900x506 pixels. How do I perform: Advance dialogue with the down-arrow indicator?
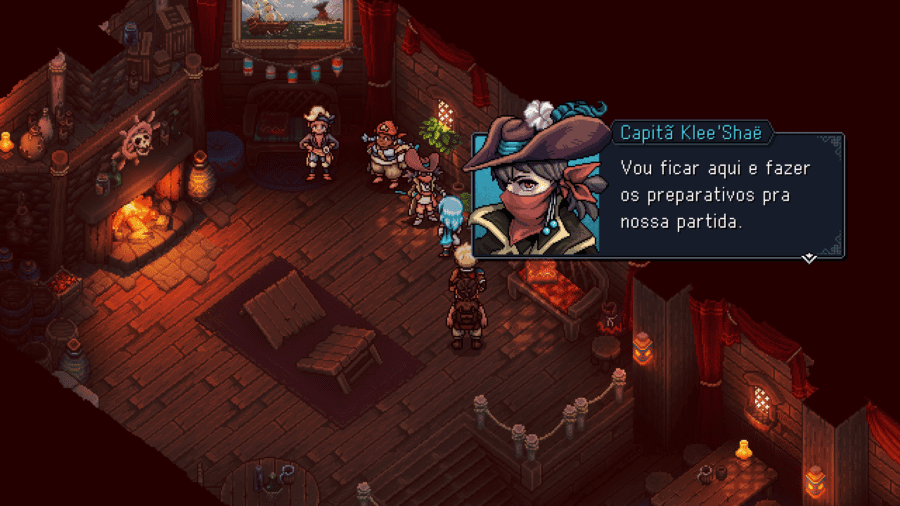coord(809,258)
